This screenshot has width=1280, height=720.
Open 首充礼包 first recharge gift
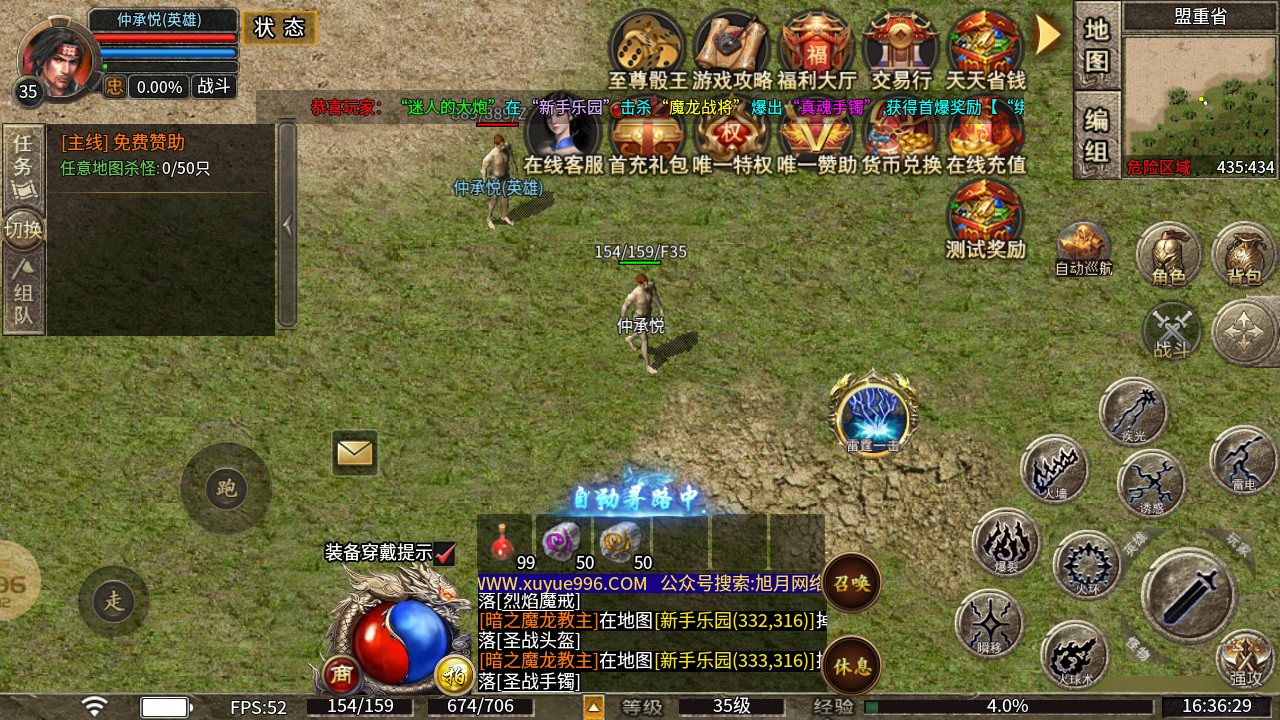tap(648, 140)
